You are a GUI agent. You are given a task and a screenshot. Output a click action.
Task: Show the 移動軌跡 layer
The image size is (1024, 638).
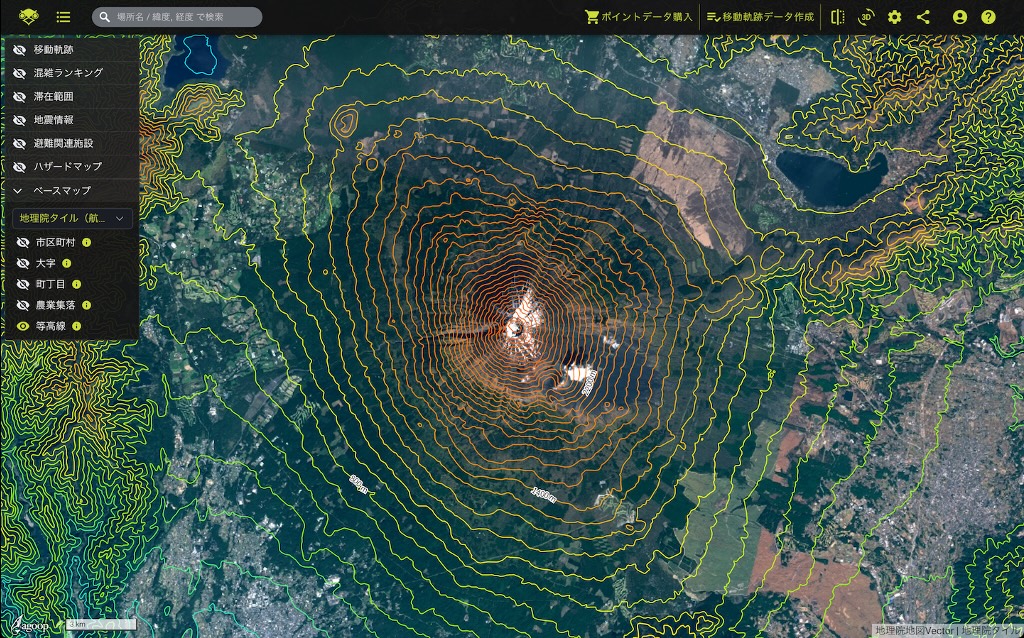click(20, 50)
